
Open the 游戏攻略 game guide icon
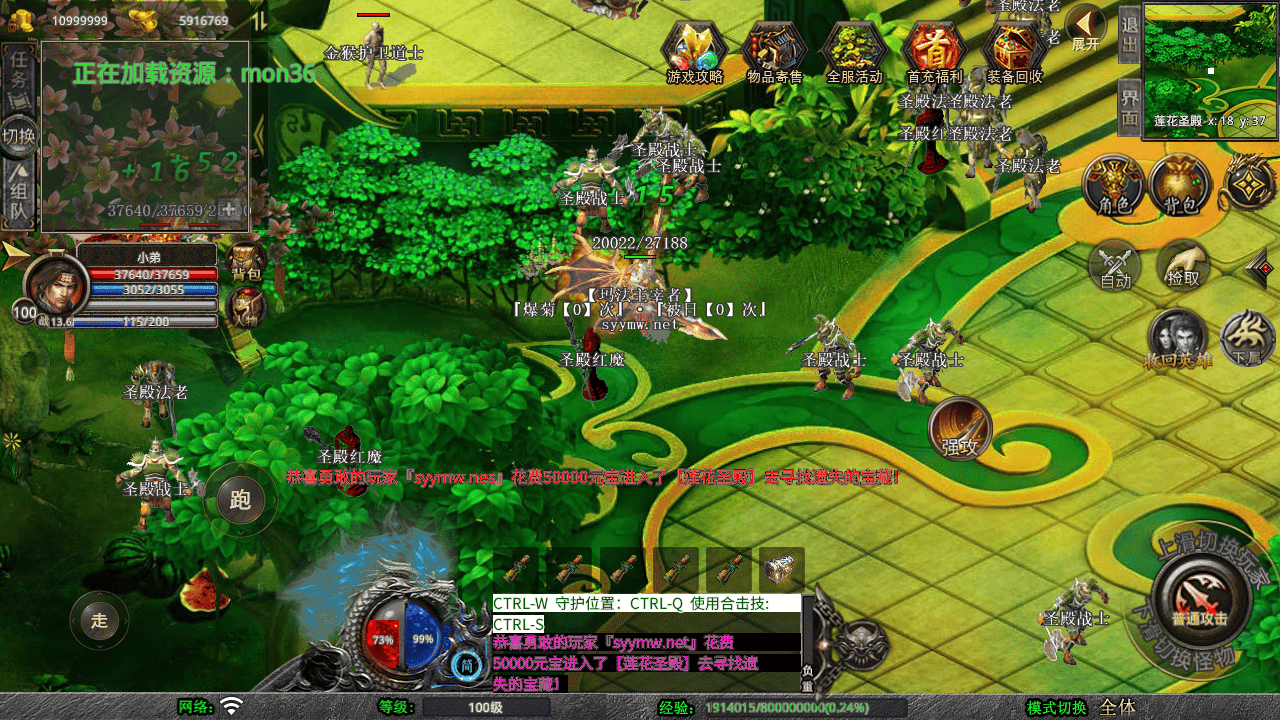coord(694,52)
